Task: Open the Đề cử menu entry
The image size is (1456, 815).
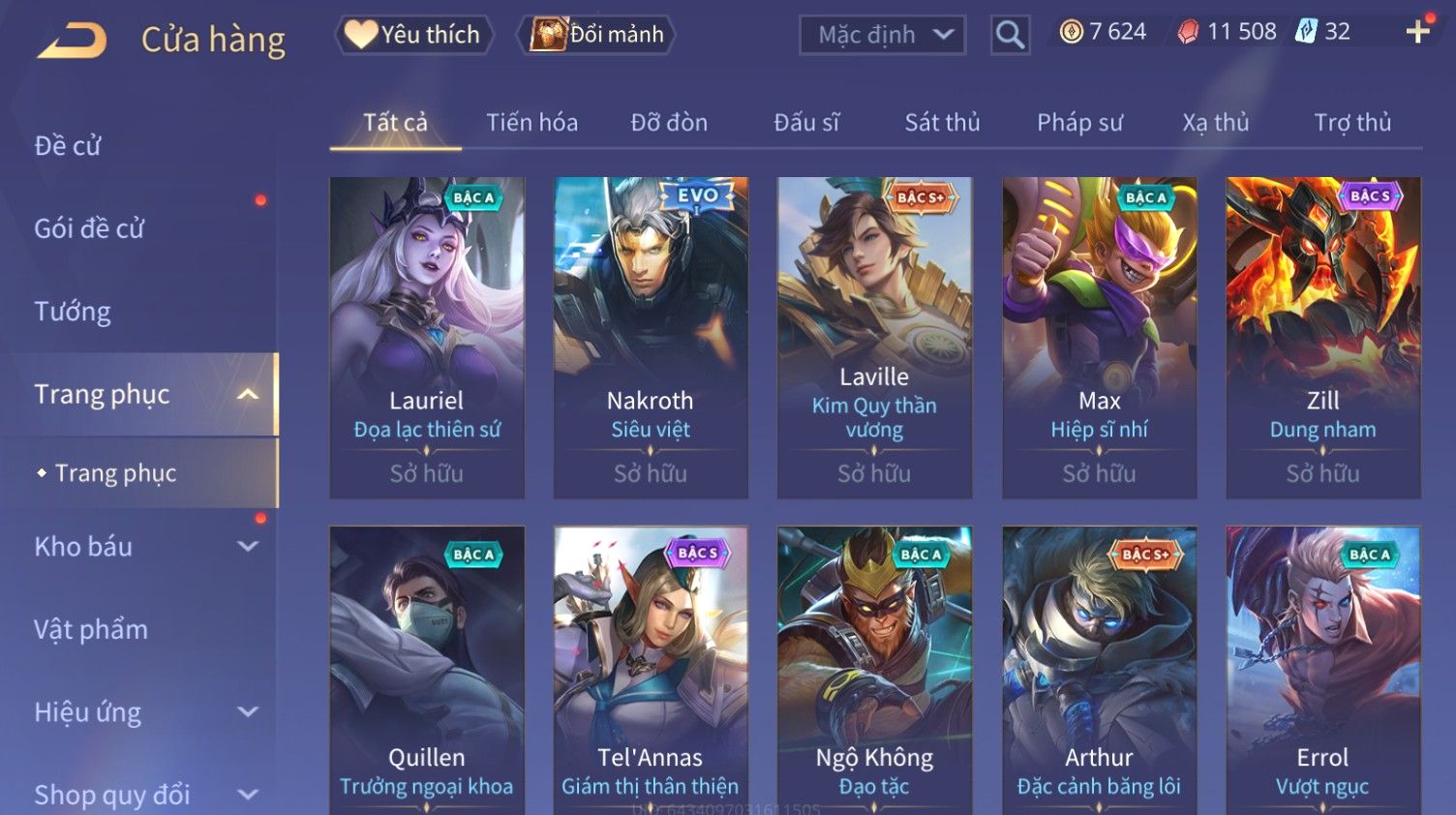Action: coord(68,146)
